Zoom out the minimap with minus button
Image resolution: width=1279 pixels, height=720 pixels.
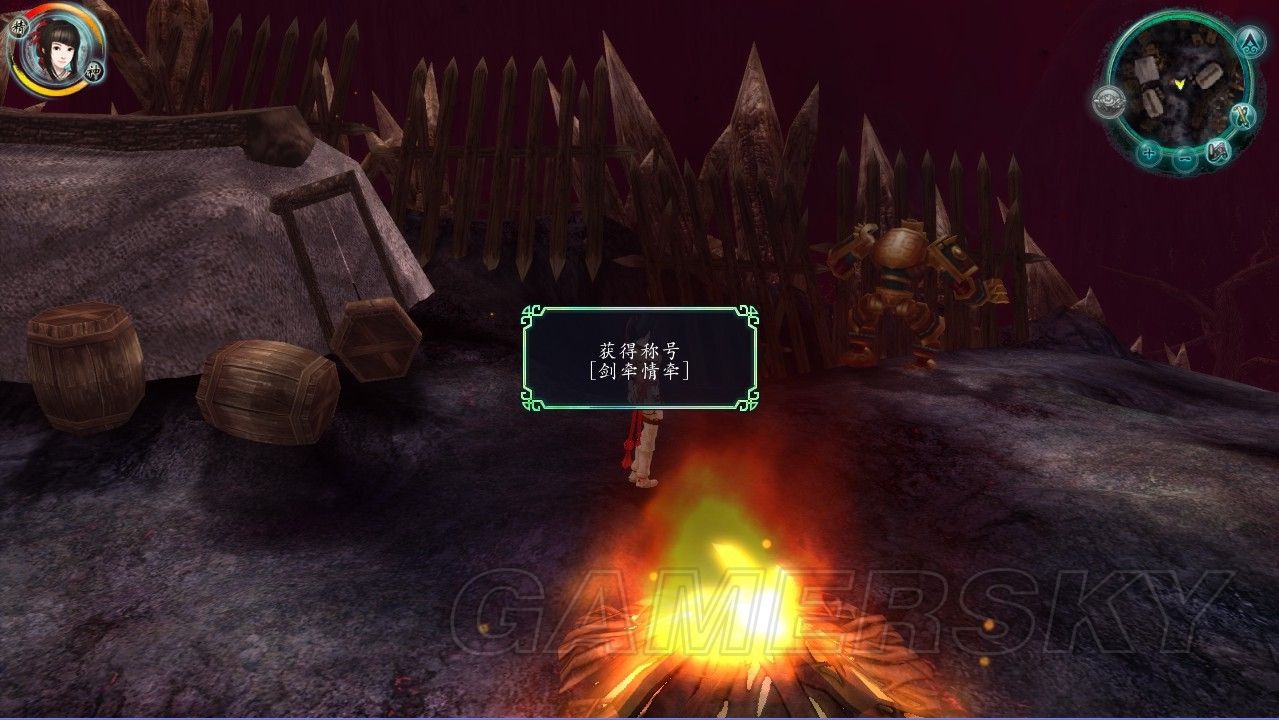(1184, 157)
